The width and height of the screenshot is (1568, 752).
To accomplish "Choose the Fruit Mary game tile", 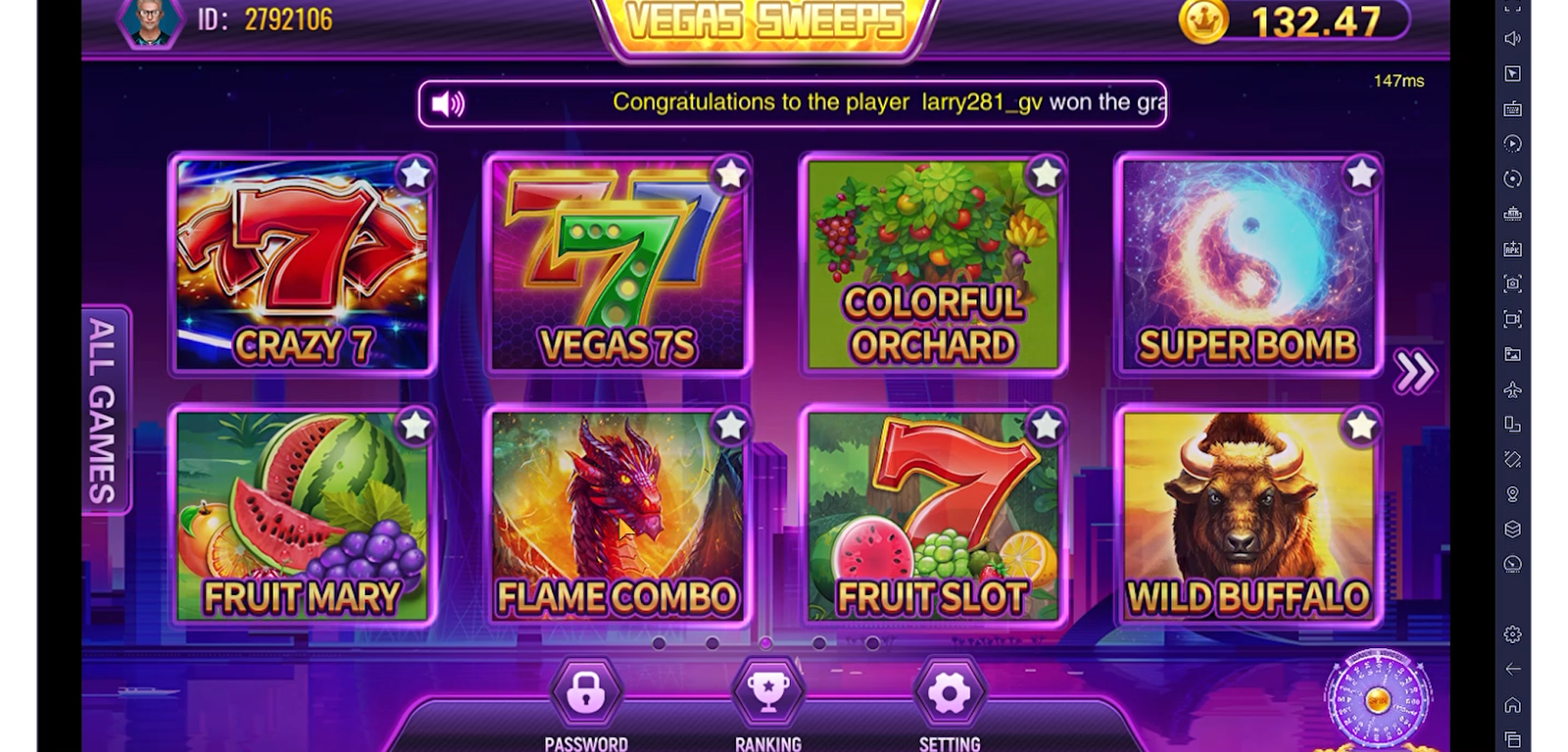I will click(303, 517).
